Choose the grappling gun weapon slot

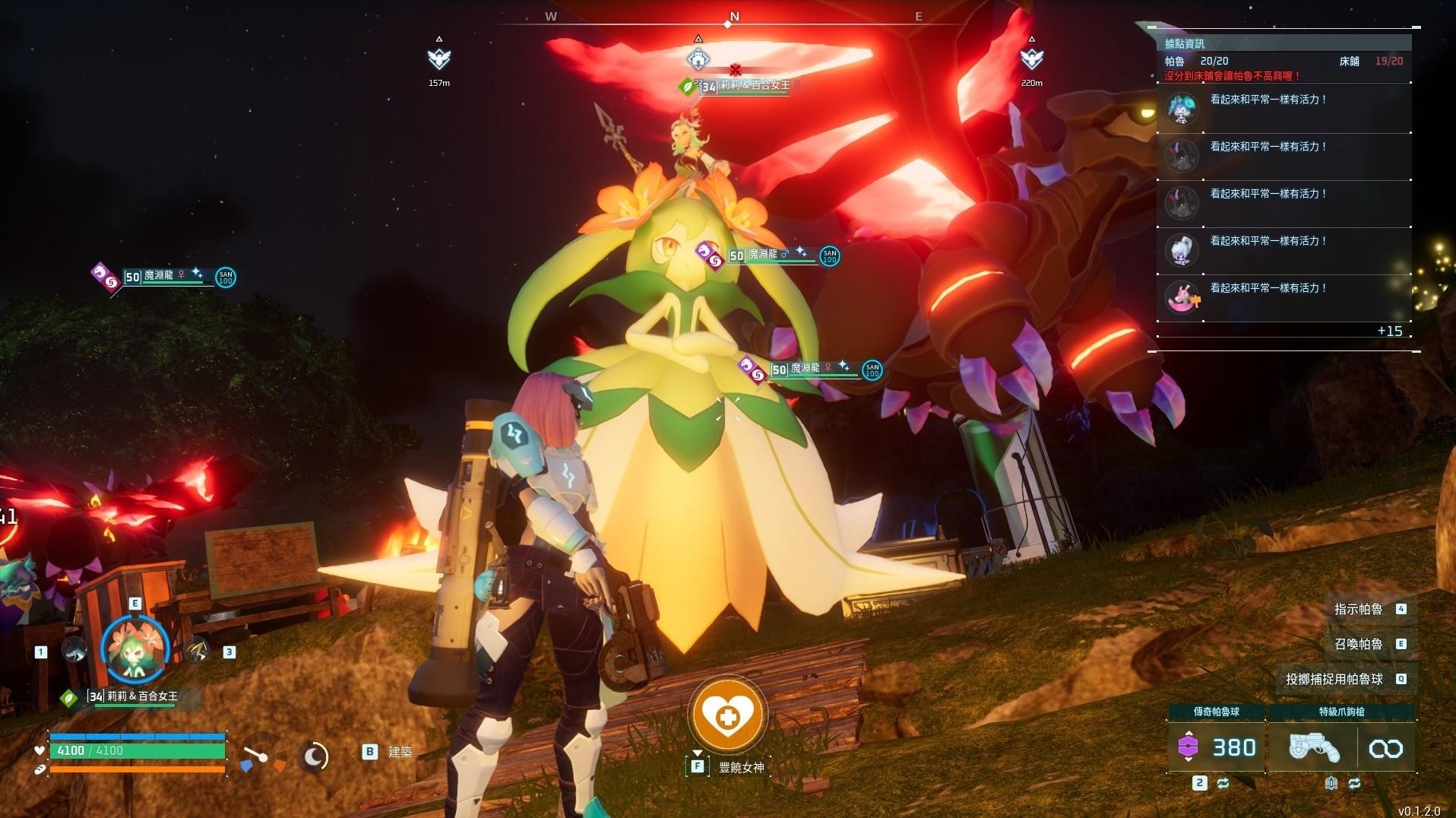[1313, 748]
